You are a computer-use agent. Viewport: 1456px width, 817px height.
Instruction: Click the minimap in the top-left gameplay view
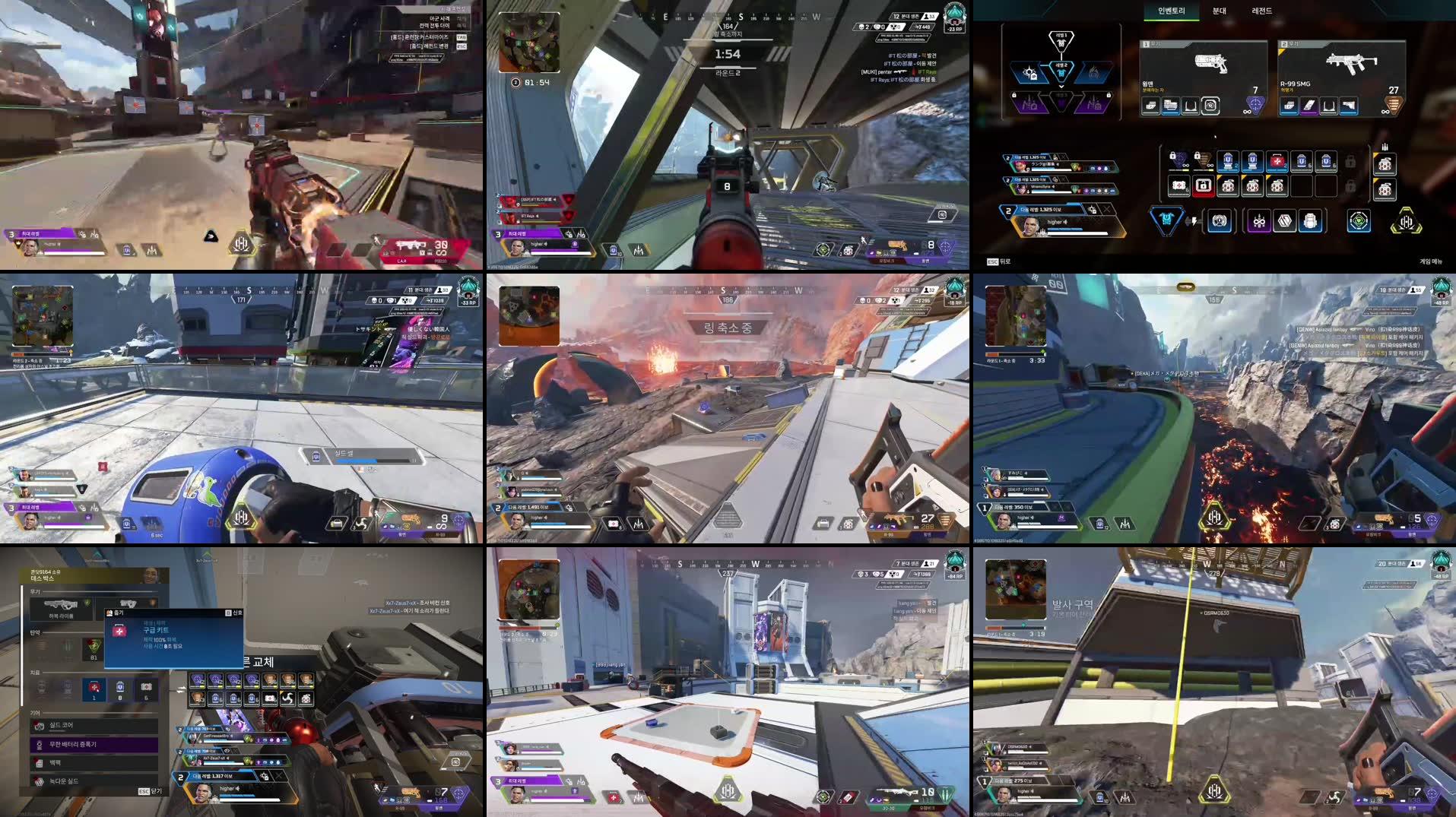point(530,42)
